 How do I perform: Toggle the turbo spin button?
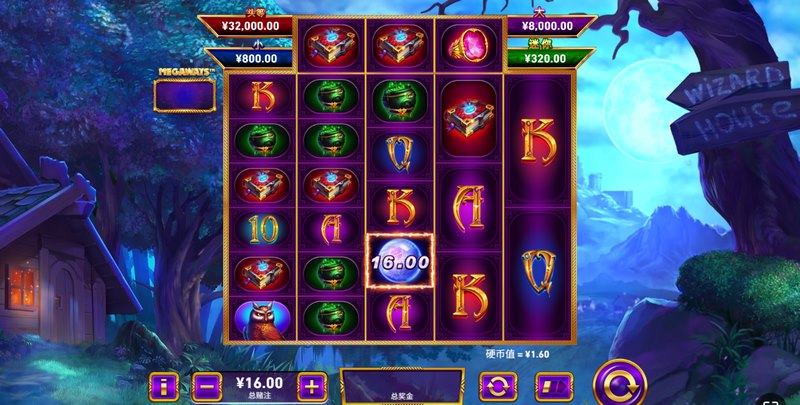(552, 385)
